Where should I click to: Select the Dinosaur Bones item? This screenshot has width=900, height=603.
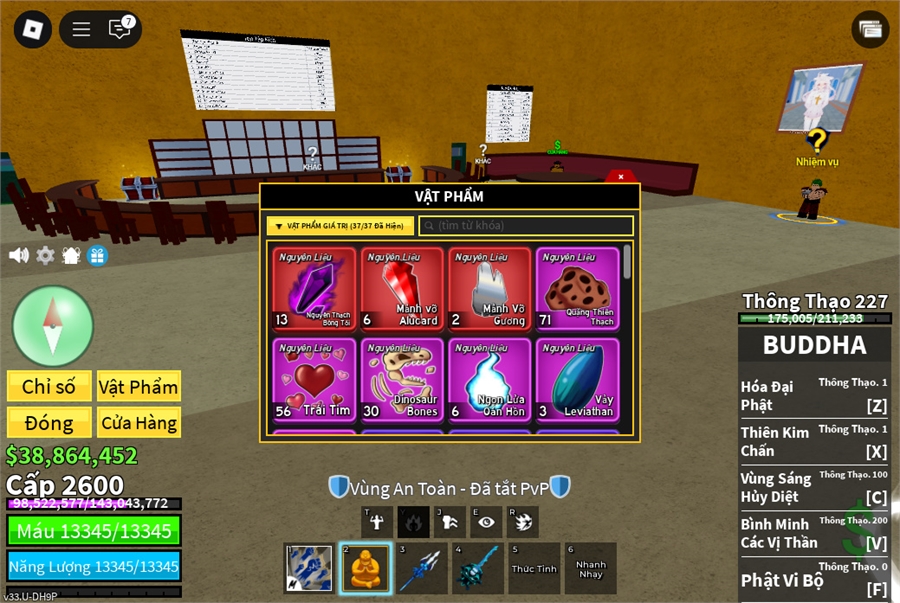pos(402,379)
